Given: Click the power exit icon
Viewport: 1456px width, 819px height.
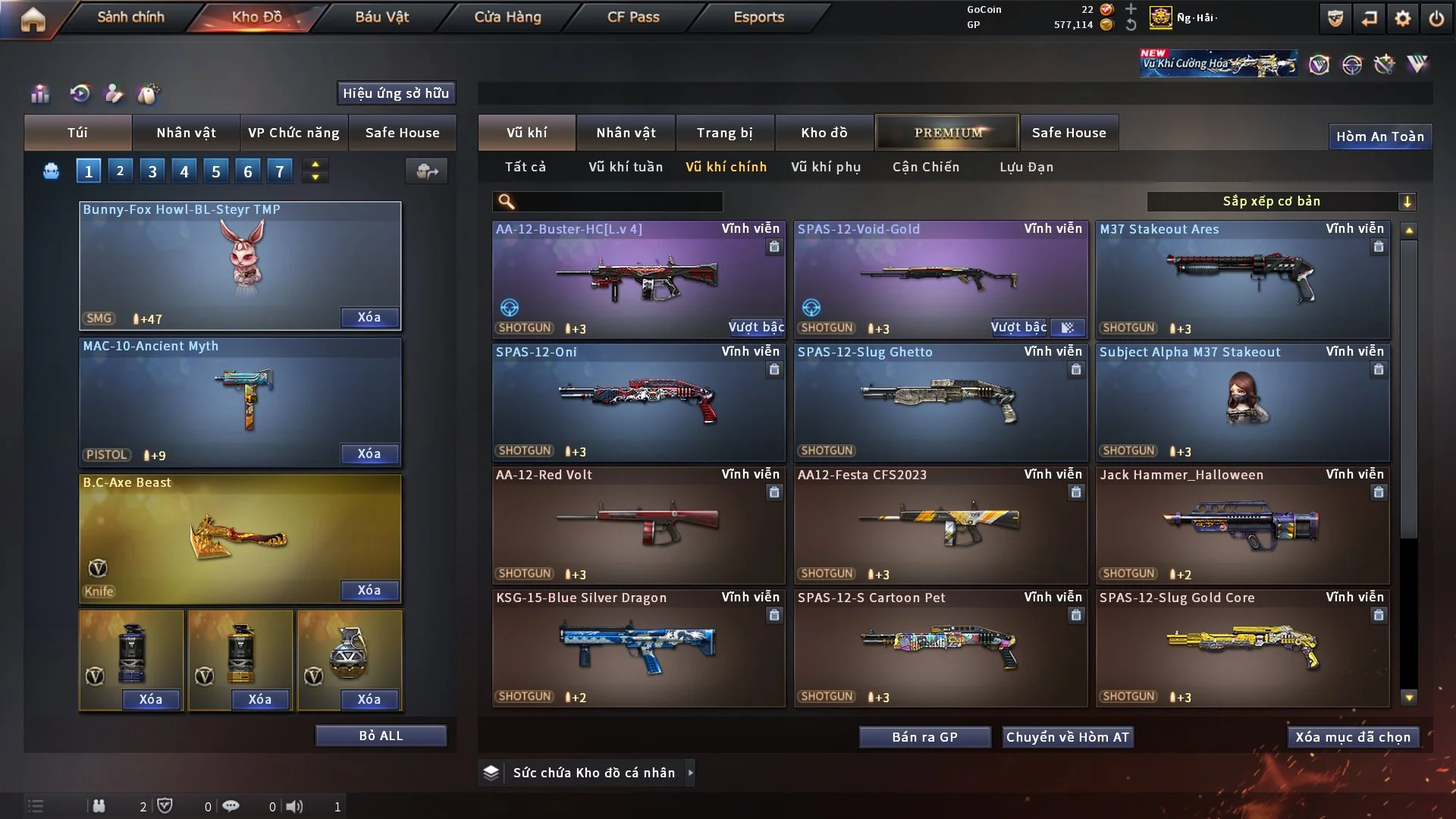Looking at the screenshot, I should point(1436,19).
